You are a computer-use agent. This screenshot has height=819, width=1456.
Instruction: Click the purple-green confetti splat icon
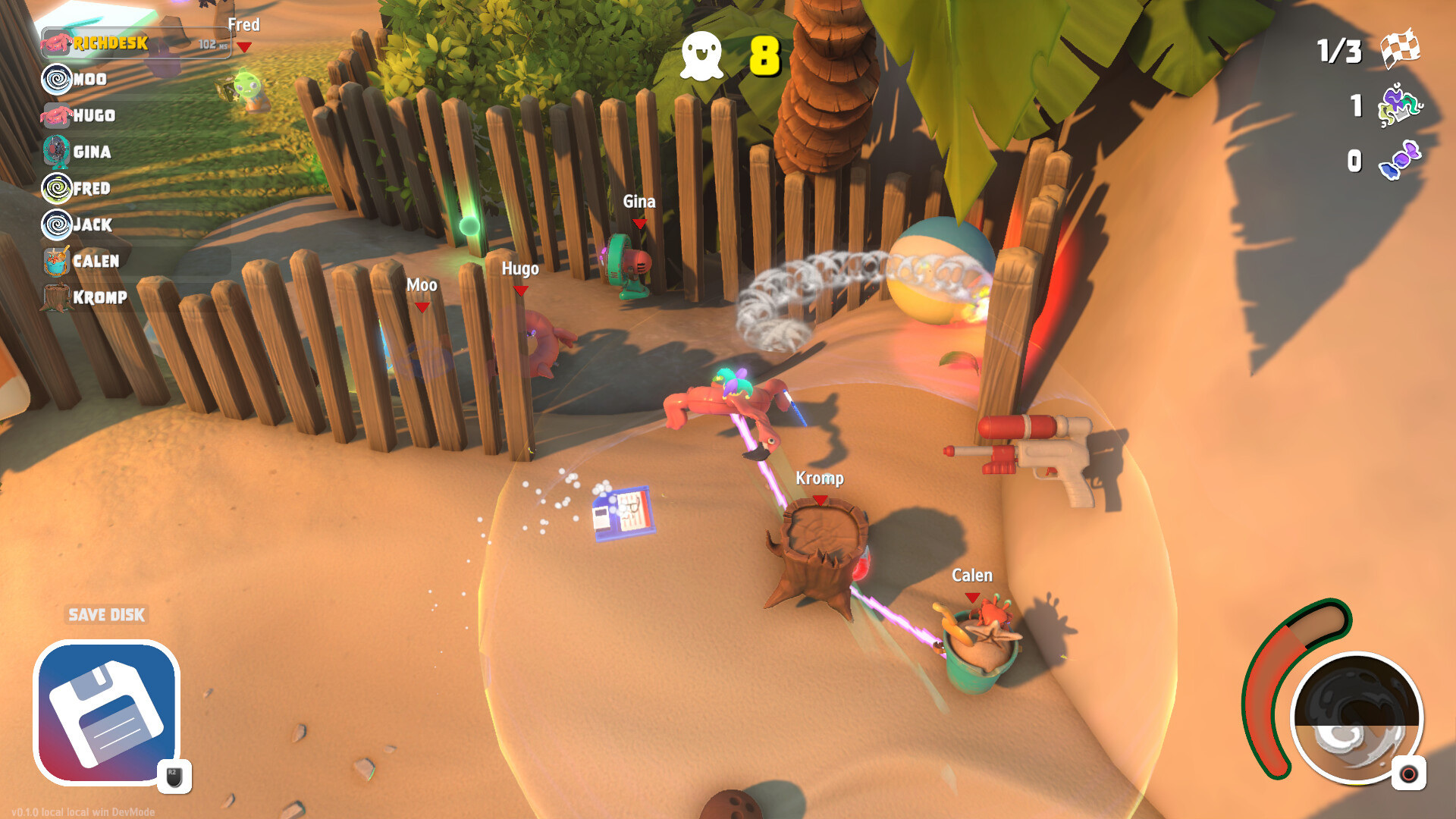(1400, 105)
